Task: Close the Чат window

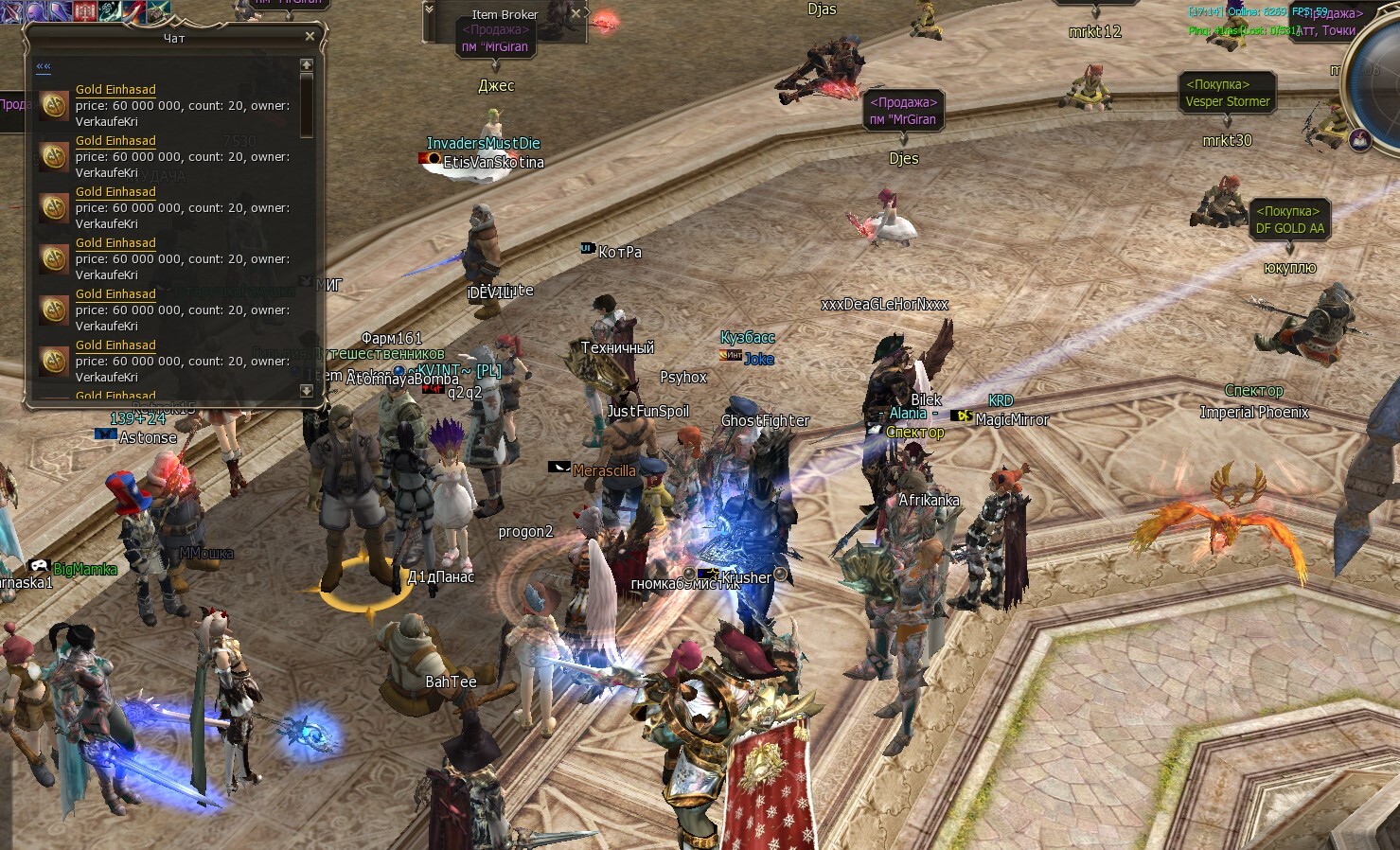Action: (x=310, y=36)
